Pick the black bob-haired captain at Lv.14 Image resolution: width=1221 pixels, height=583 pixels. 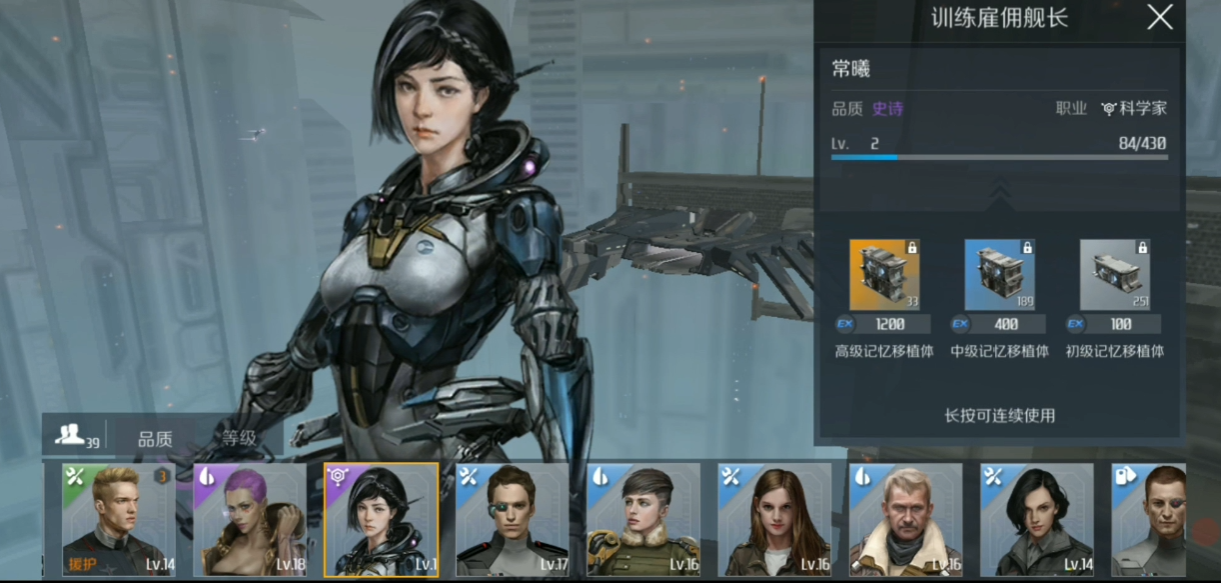pyautogui.click(x=1036, y=520)
